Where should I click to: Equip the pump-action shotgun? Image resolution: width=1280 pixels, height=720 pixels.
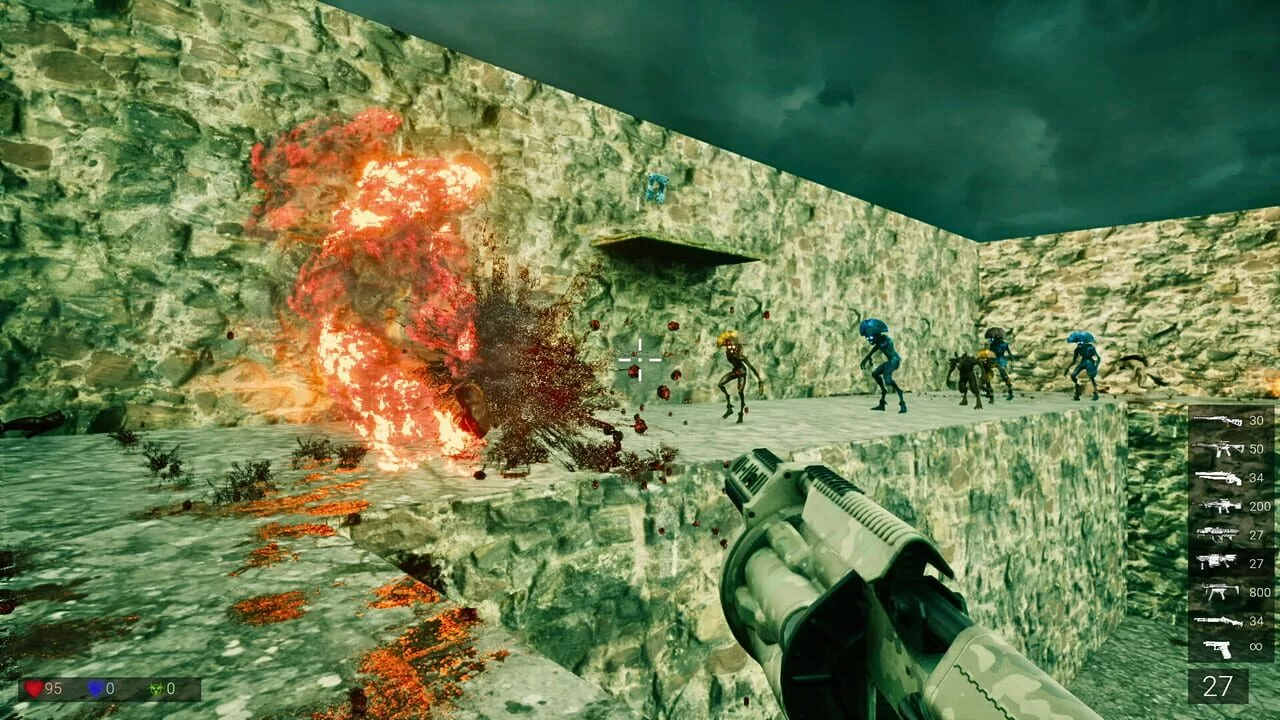(x=1218, y=621)
